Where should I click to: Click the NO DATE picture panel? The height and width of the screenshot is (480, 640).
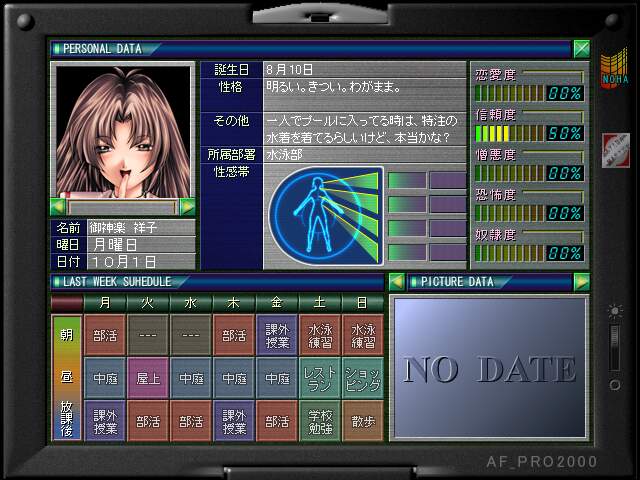pos(489,368)
